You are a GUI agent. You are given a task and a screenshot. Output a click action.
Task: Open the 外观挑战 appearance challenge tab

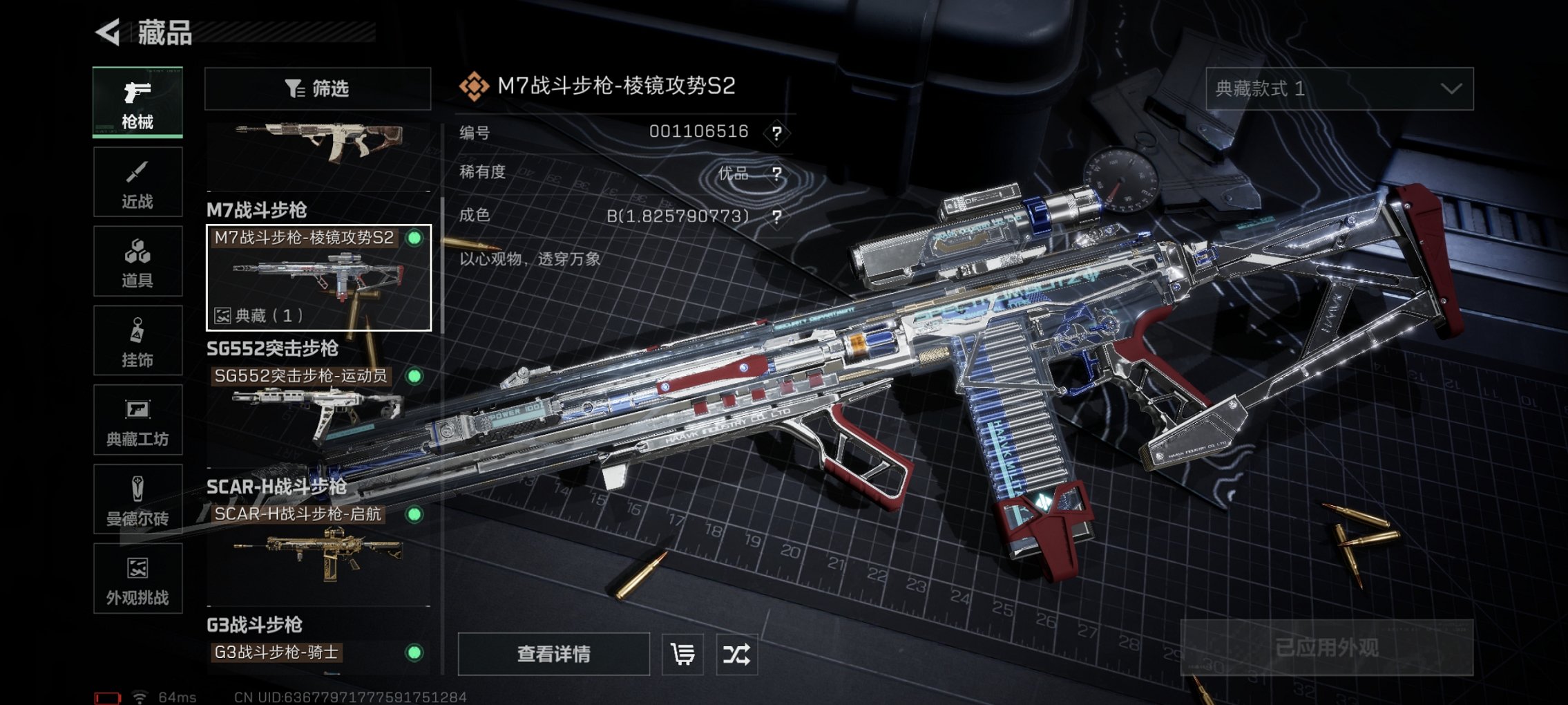pyautogui.click(x=137, y=579)
